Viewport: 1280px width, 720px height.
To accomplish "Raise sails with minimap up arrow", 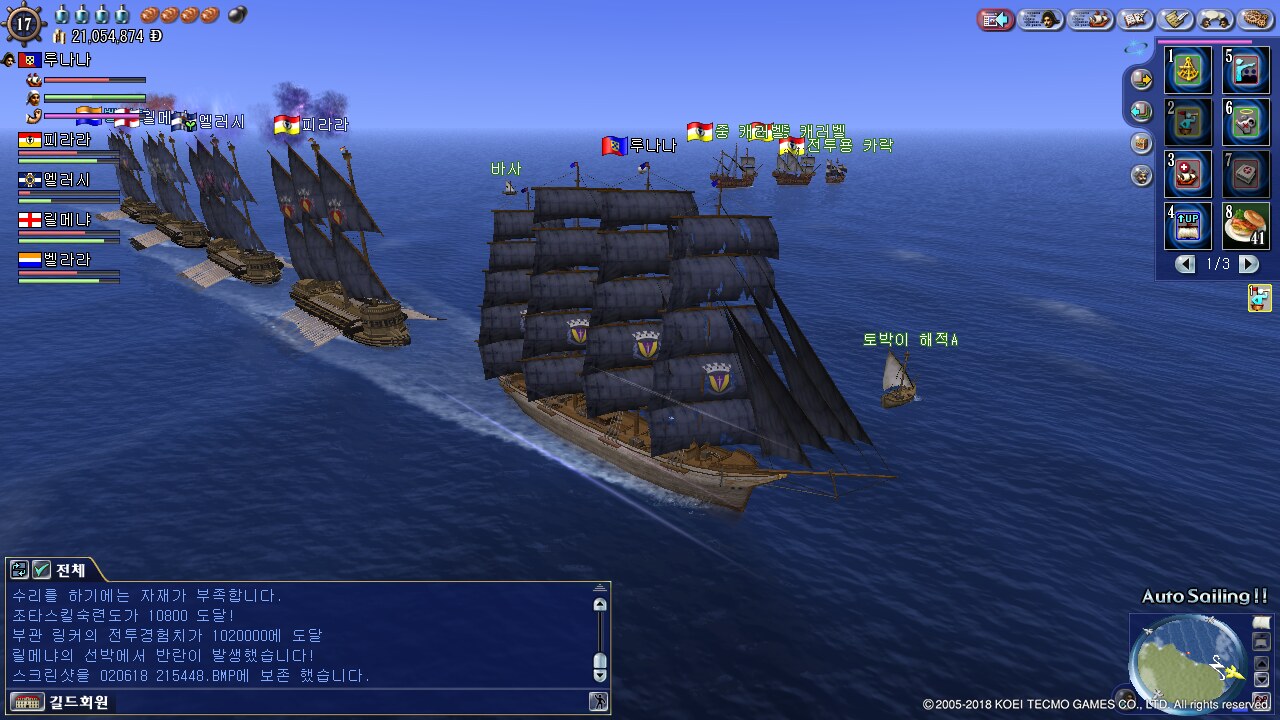I will 1262,662.
